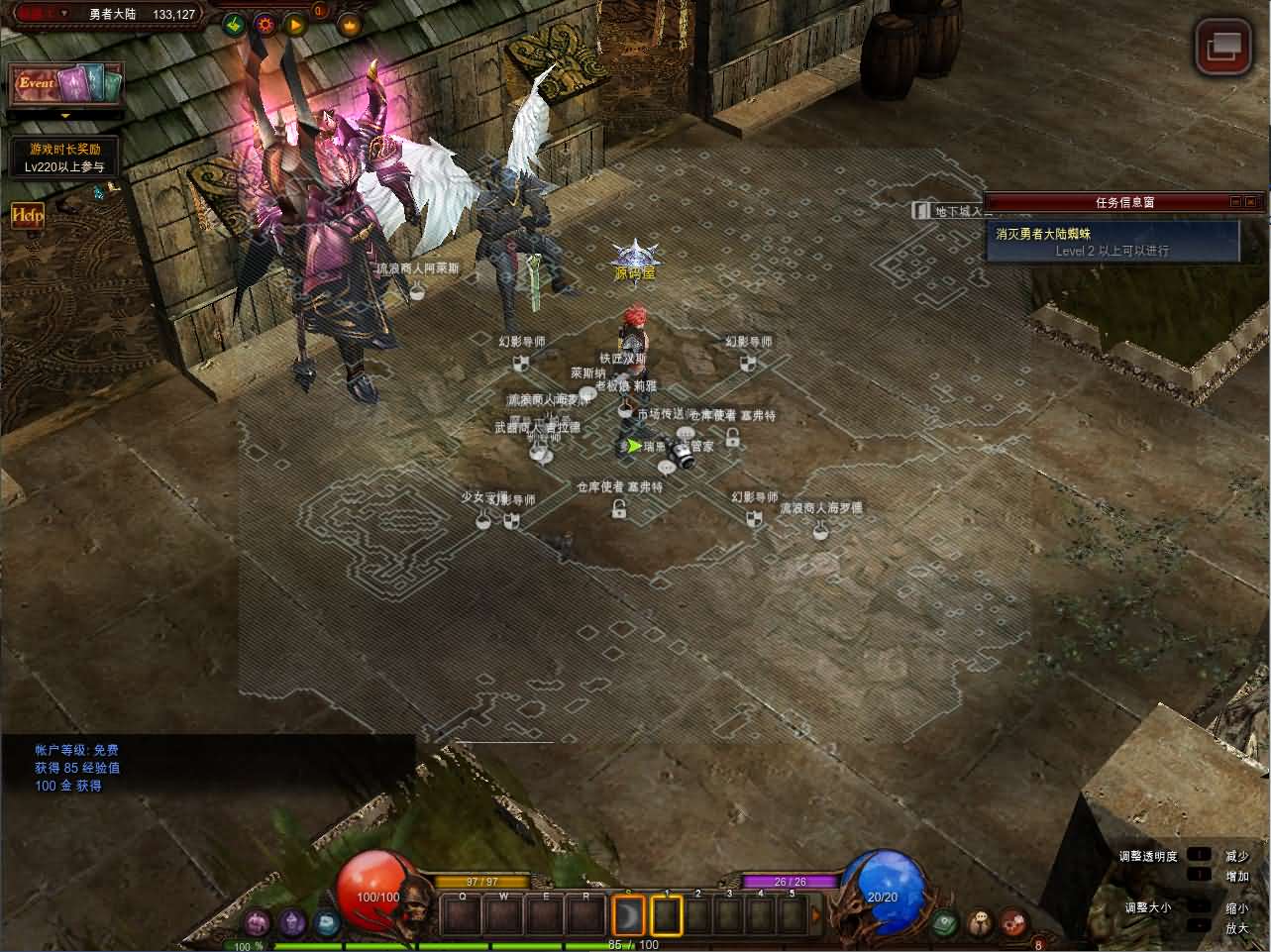Image resolution: width=1271 pixels, height=952 pixels.
Task: Select the highlighted hotbar slot 1
Action: 666,915
